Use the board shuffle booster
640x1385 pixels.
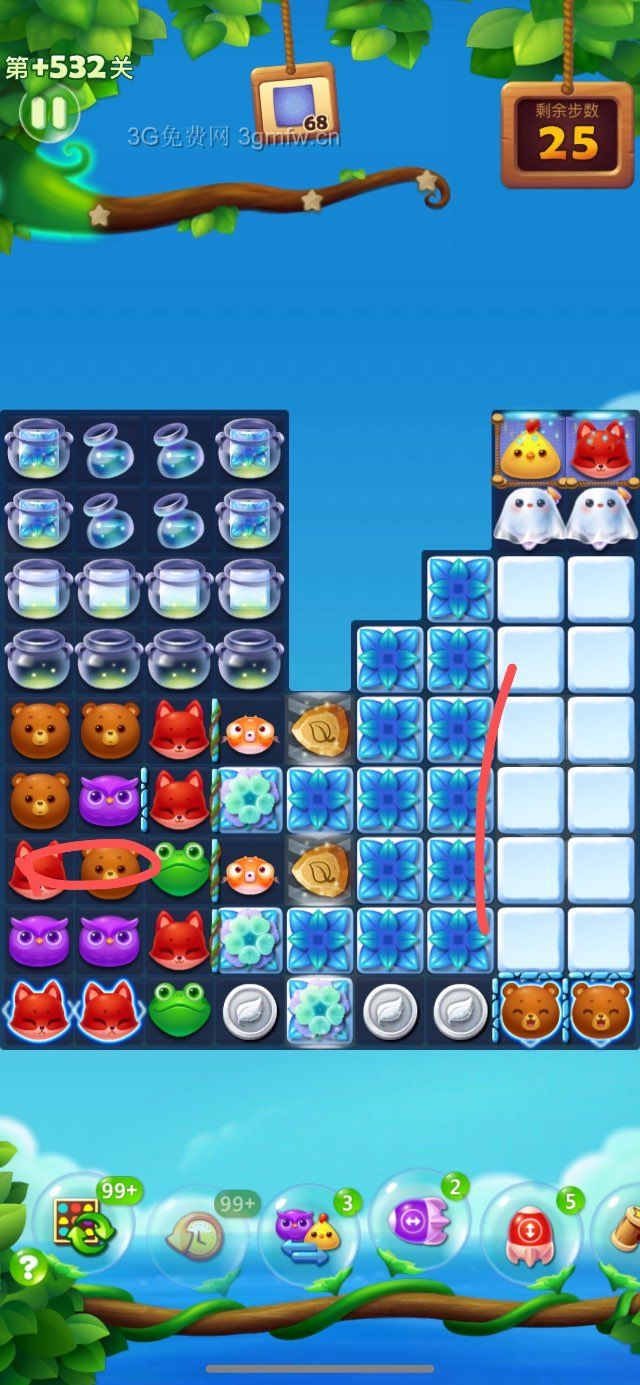tap(82, 1226)
